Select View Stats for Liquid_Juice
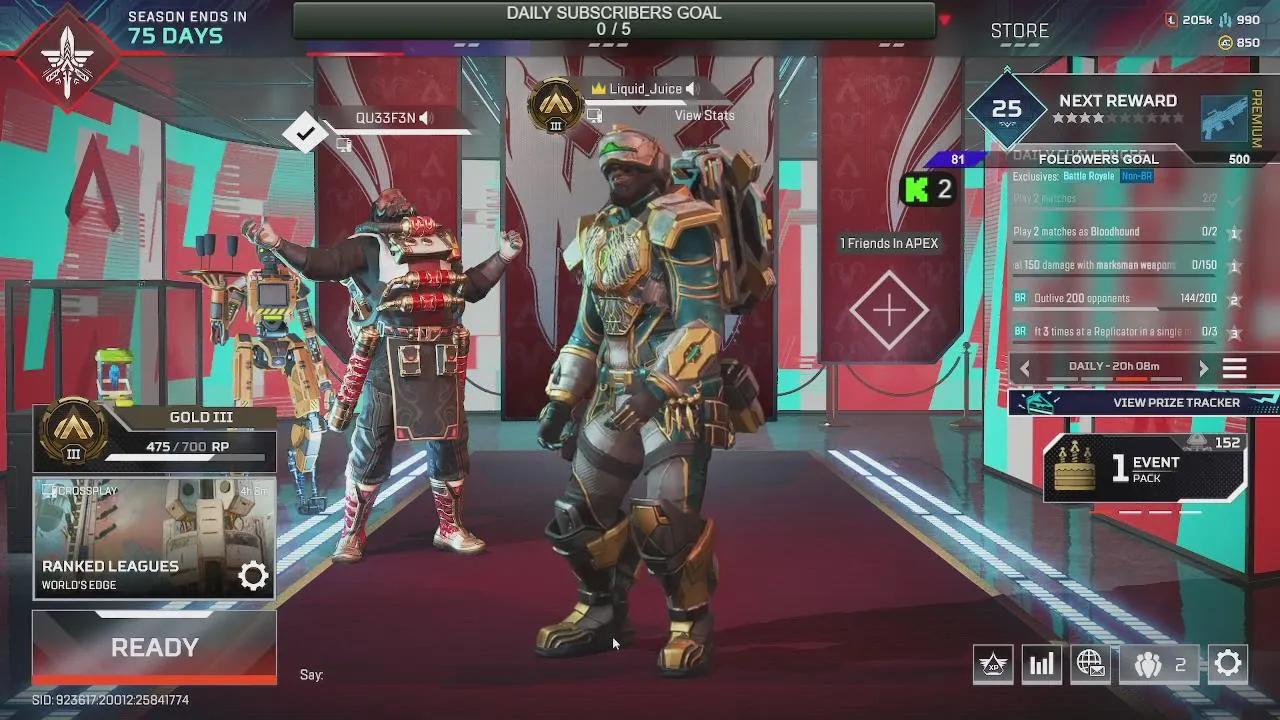 (x=703, y=115)
